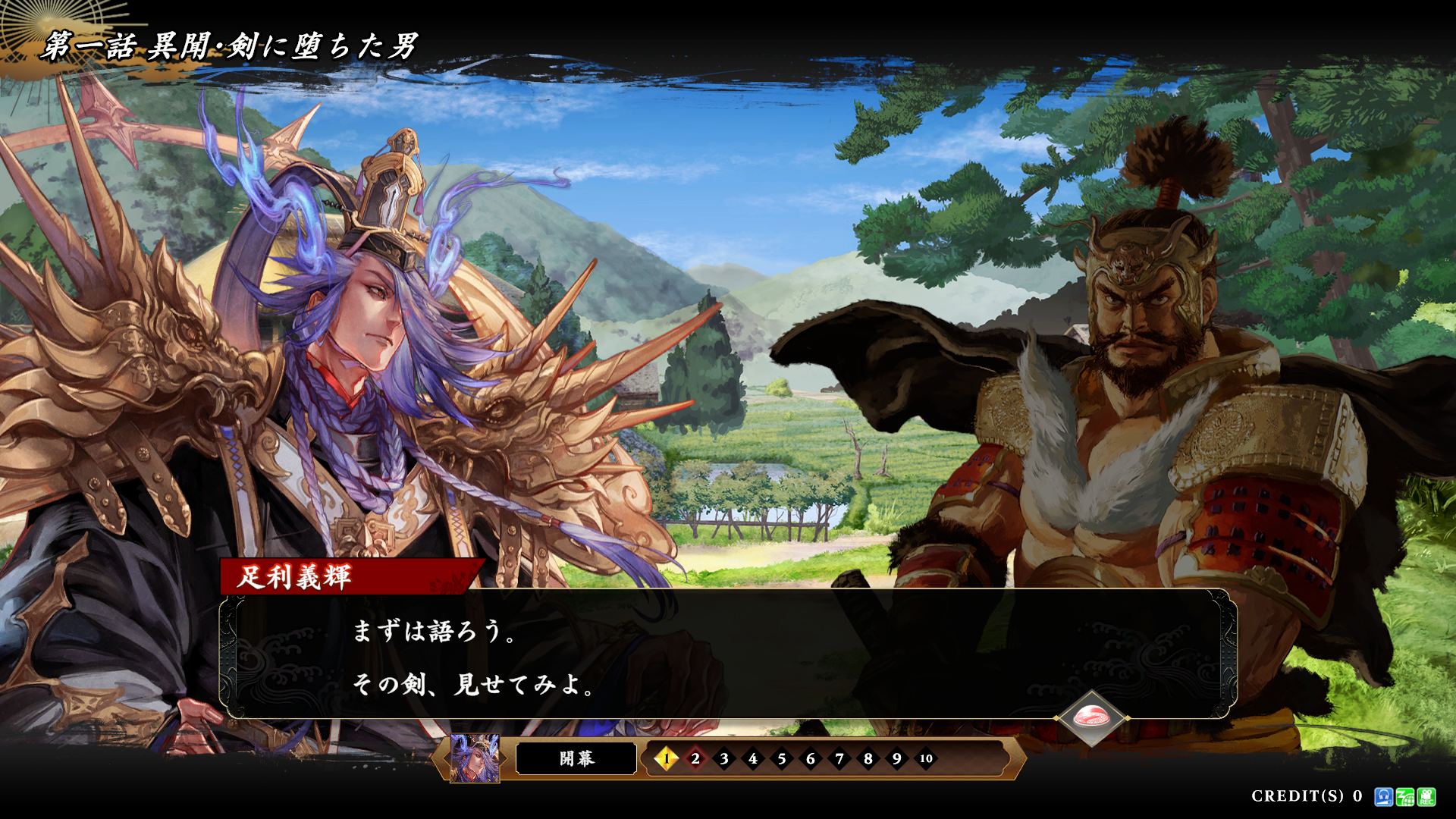This screenshot has height=819, width=1456.
Task: Click the 開幕 phase label
Action: click(576, 758)
